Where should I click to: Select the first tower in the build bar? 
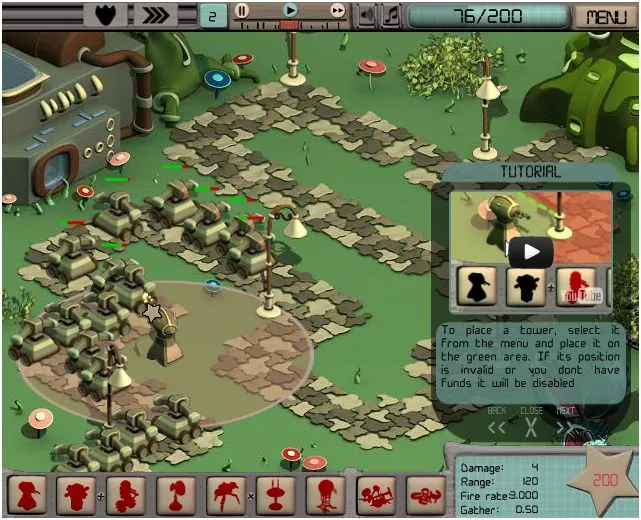[x=27, y=495]
